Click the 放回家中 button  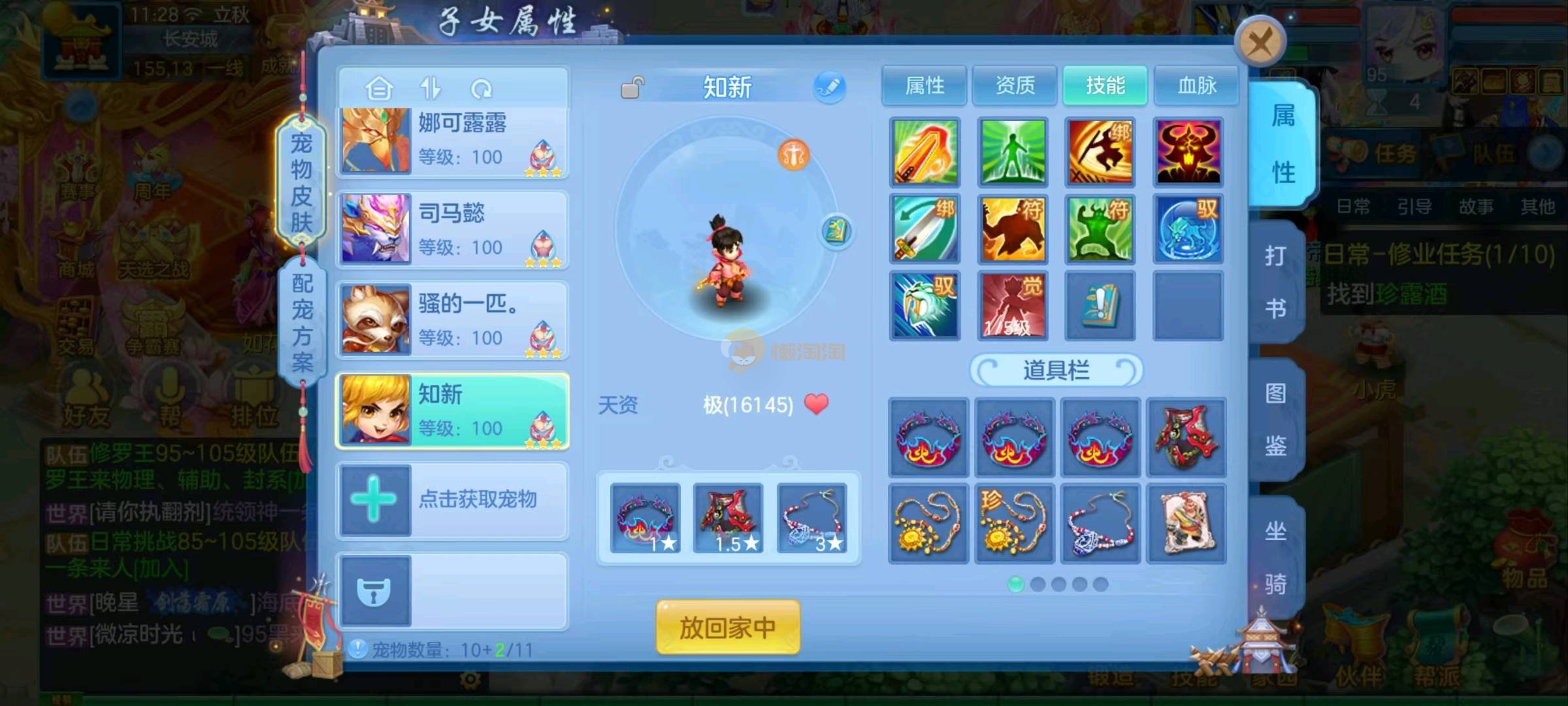(x=728, y=628)
